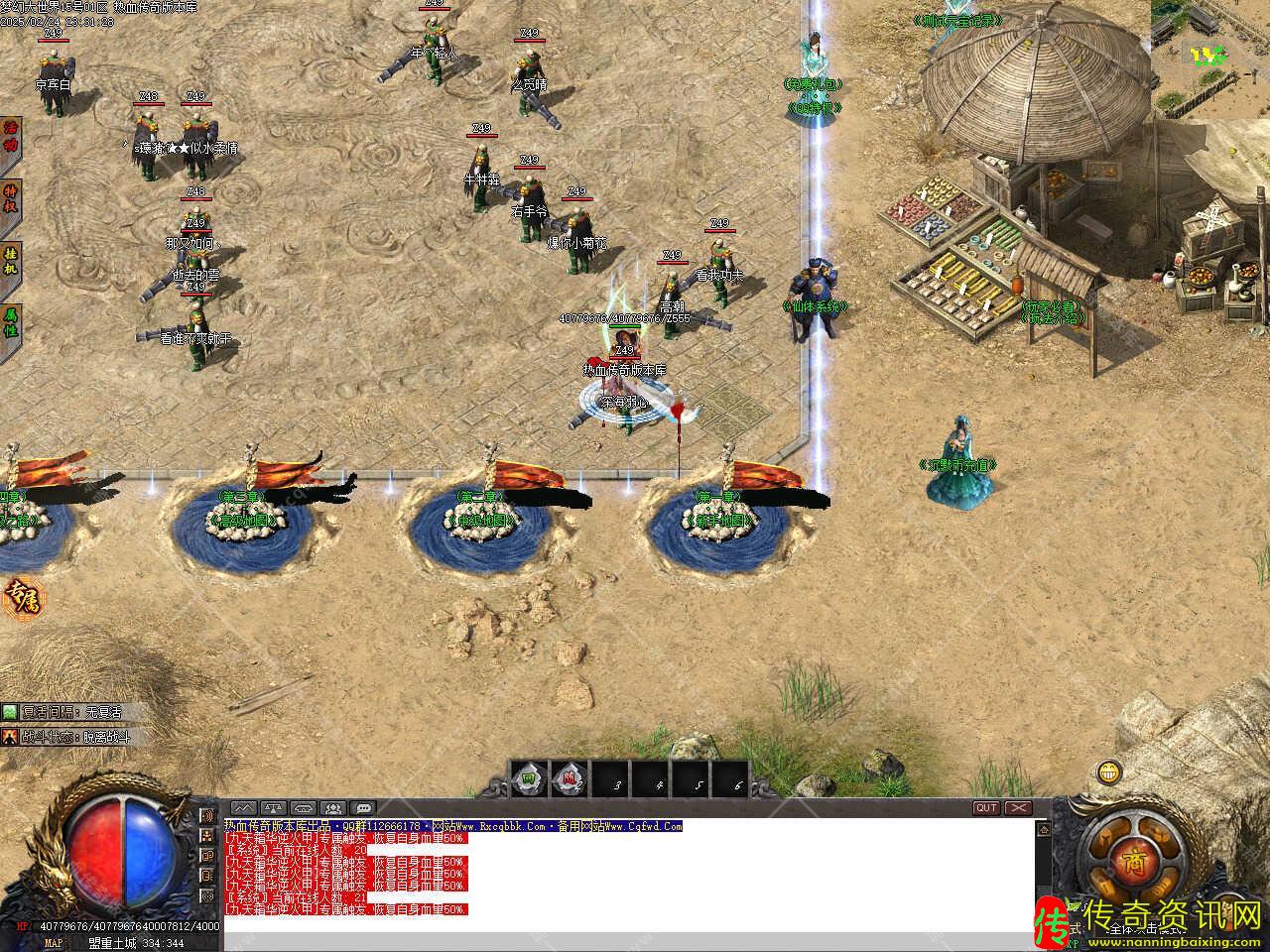Viewport: 1270px width, 952px height.
Task: Open the group members toolbar button
Action: 333,808
